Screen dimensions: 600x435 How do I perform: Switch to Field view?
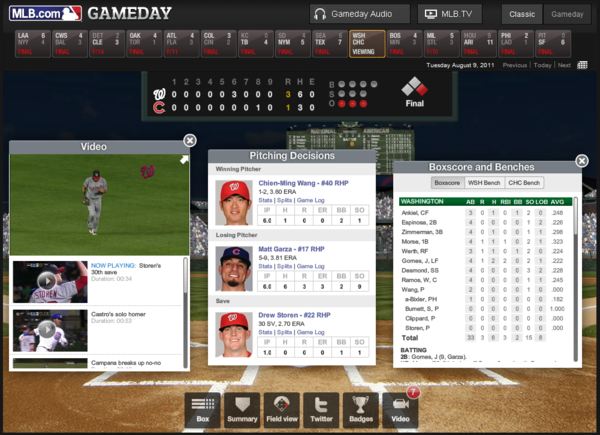[x=281, y=408]
